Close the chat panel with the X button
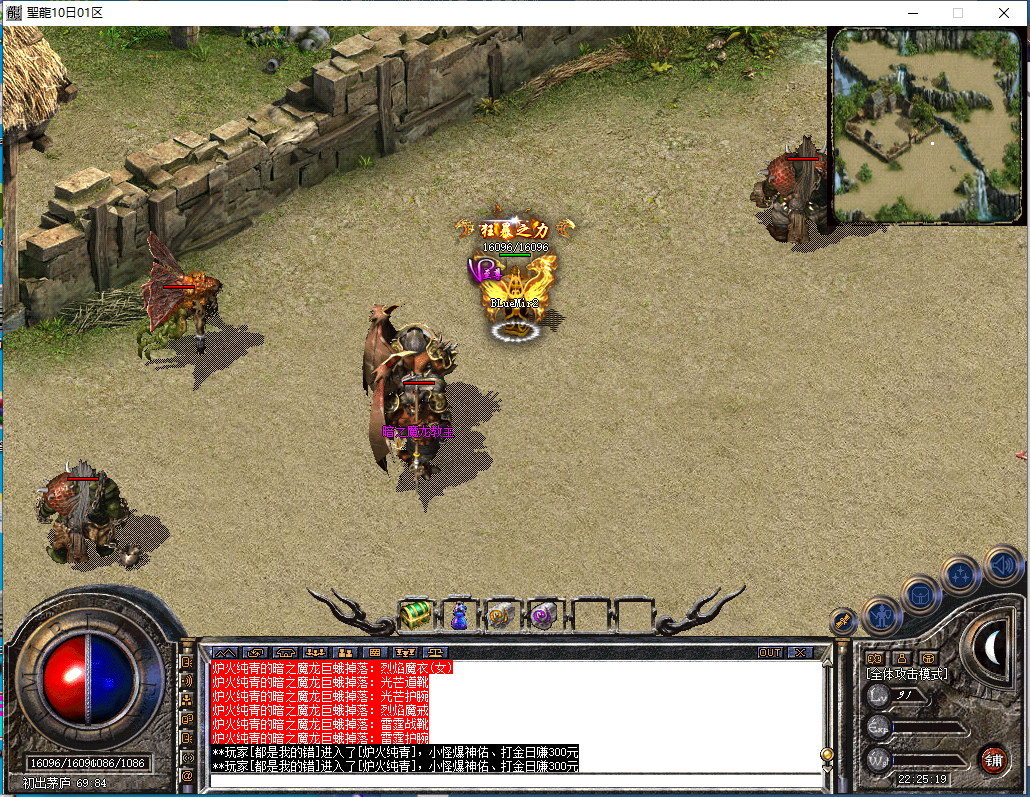Screen dimensions: 1030x797 tap(800, 652)
